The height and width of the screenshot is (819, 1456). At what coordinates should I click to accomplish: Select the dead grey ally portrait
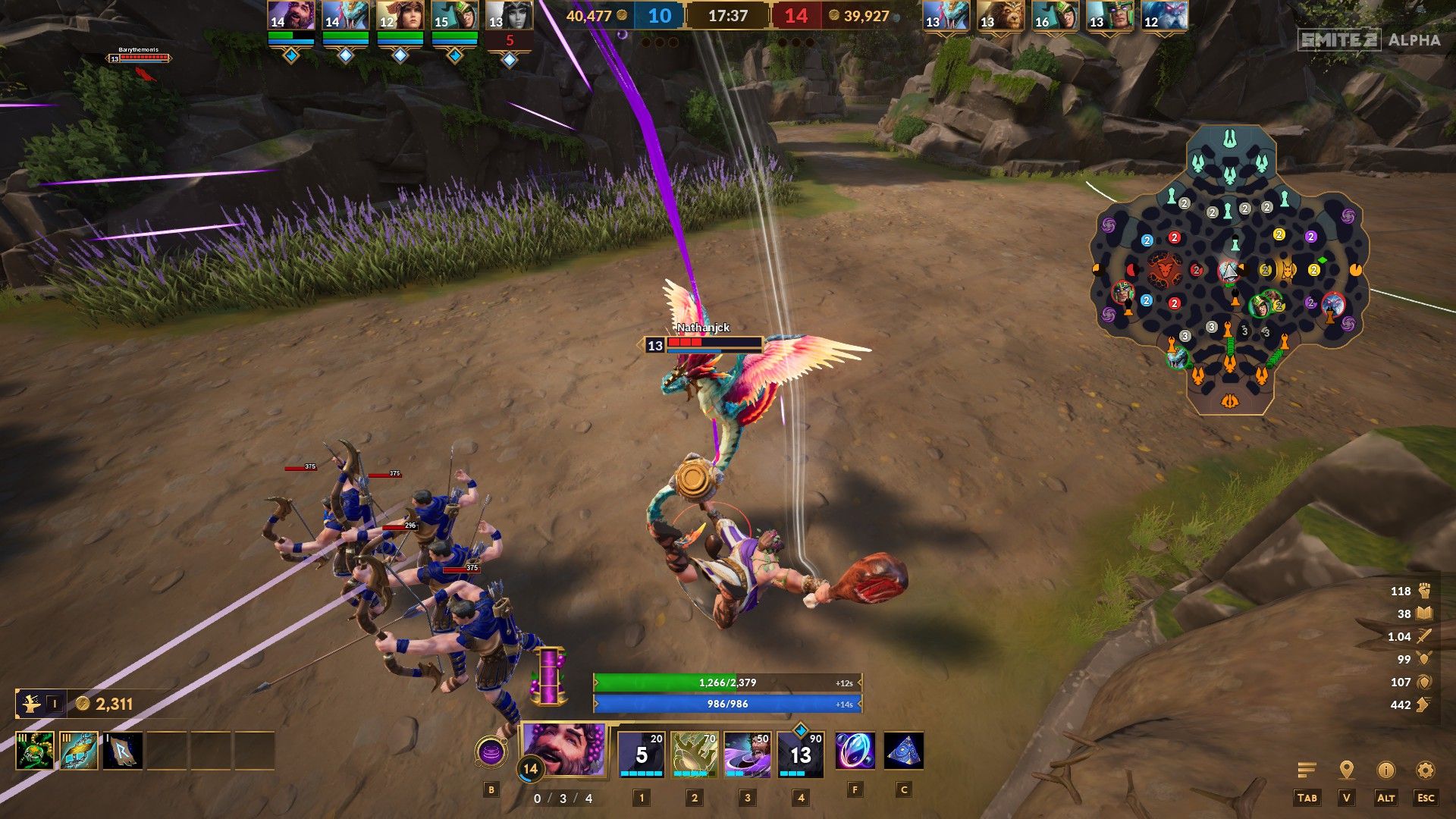point(509,16)
